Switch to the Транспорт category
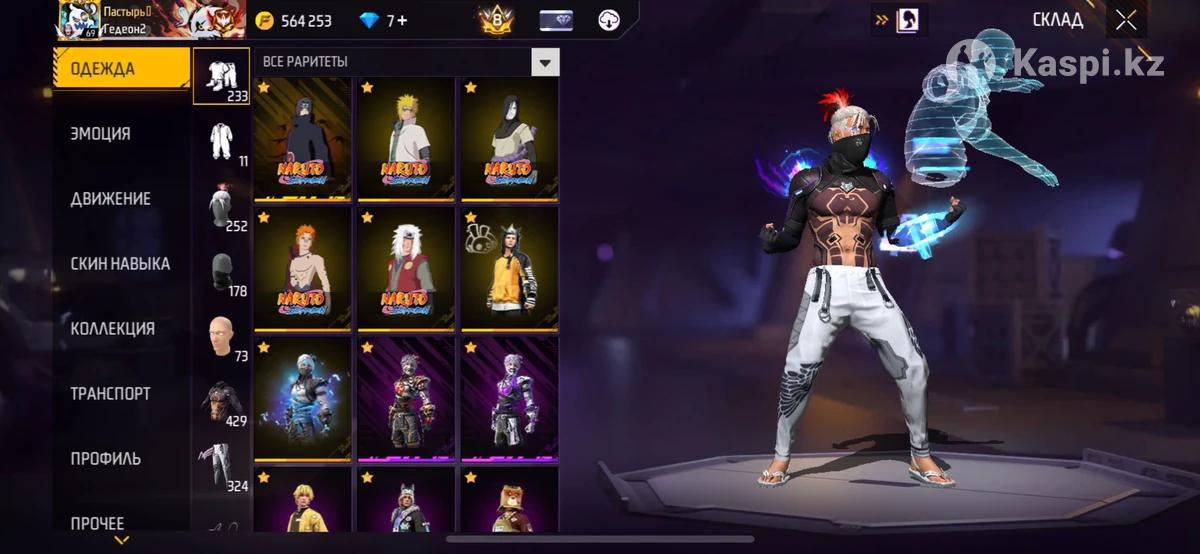 coord(110,394)
